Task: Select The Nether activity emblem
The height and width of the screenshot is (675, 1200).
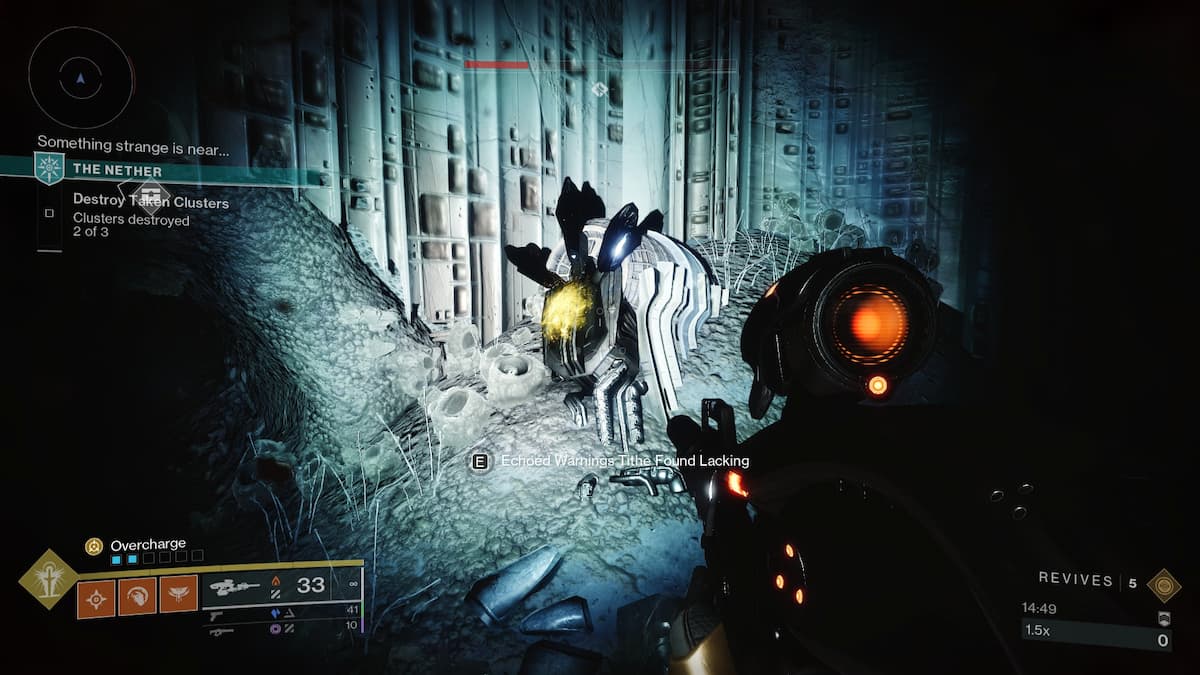Action: click(x=49, y=168)
